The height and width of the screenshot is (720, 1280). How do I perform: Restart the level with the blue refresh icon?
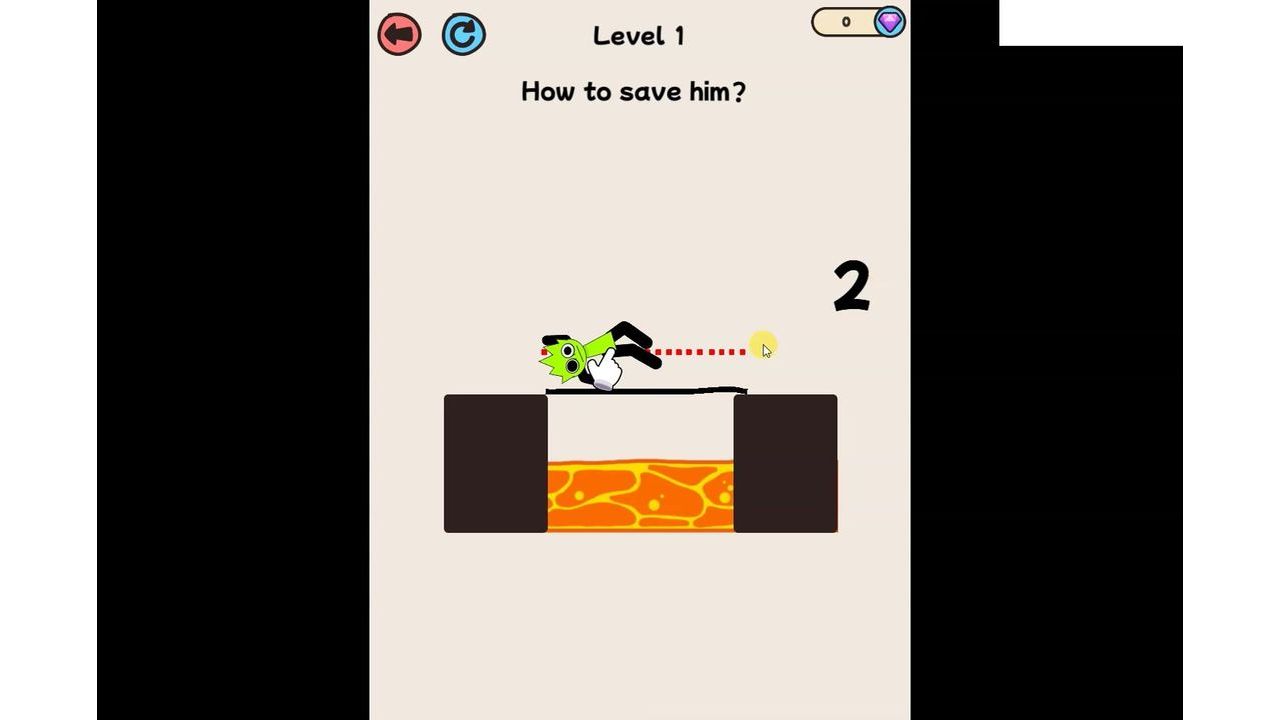(x=463, y=33)
